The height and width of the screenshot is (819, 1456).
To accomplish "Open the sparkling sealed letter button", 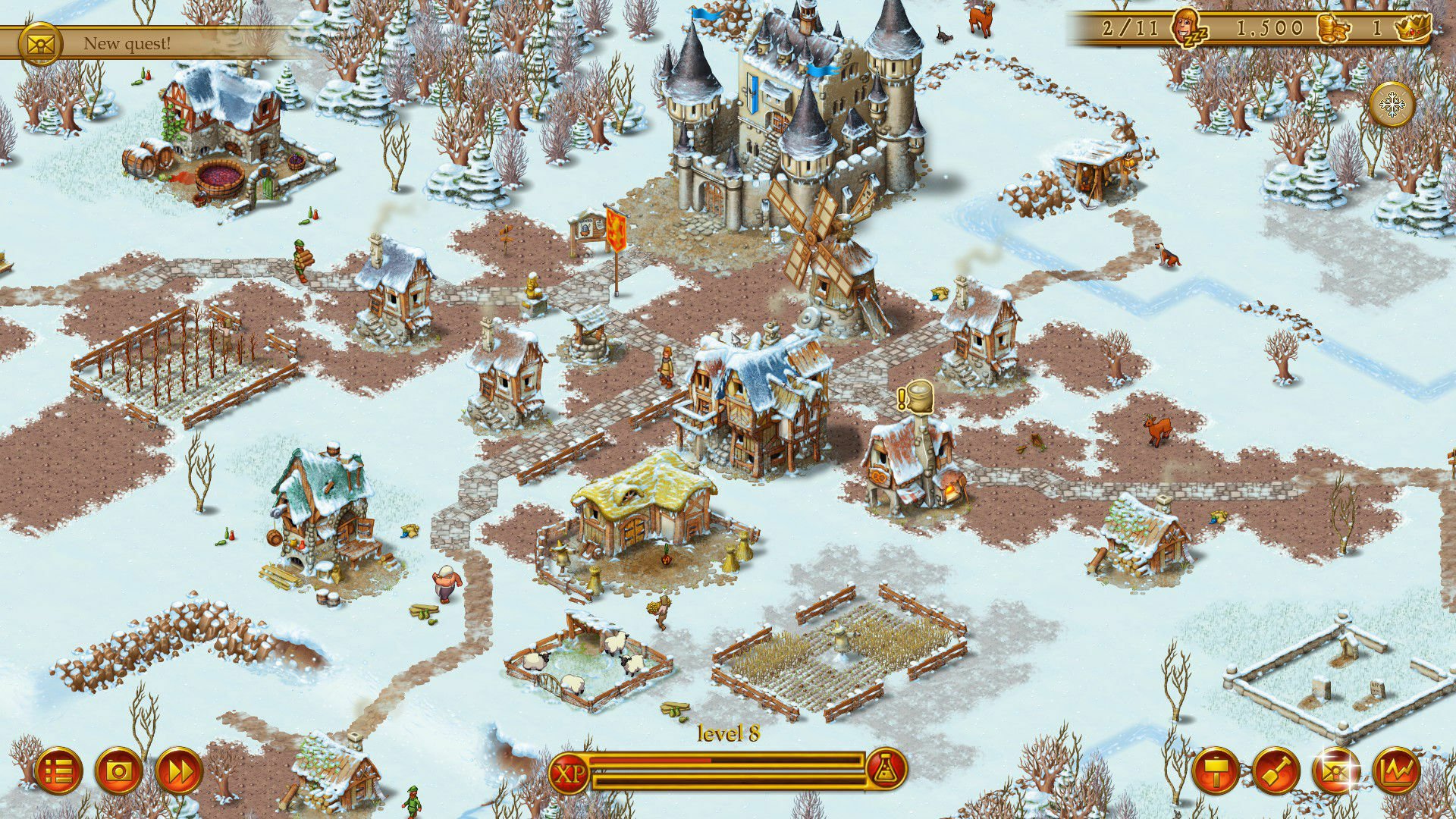I will tap(1336, 771).
